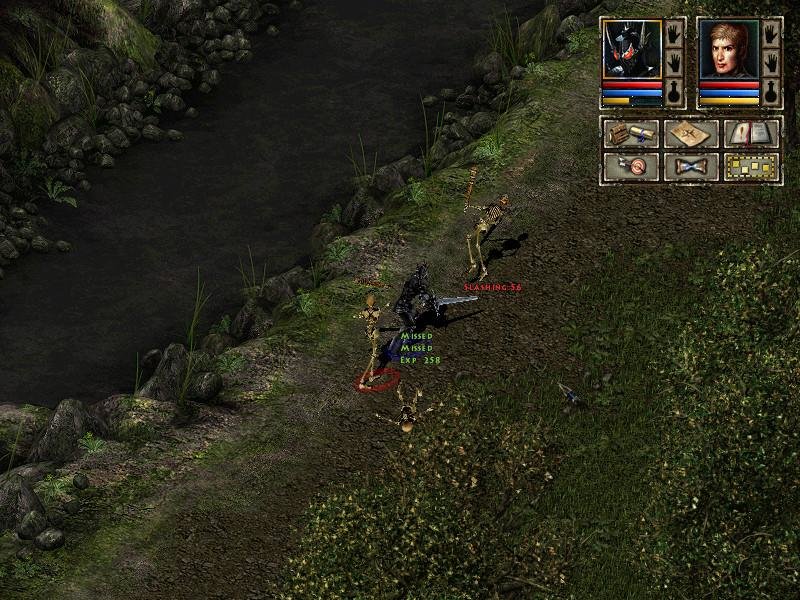Select the blonde companion portrait
This screenshot has width=800, height=600.
(729, 48)
